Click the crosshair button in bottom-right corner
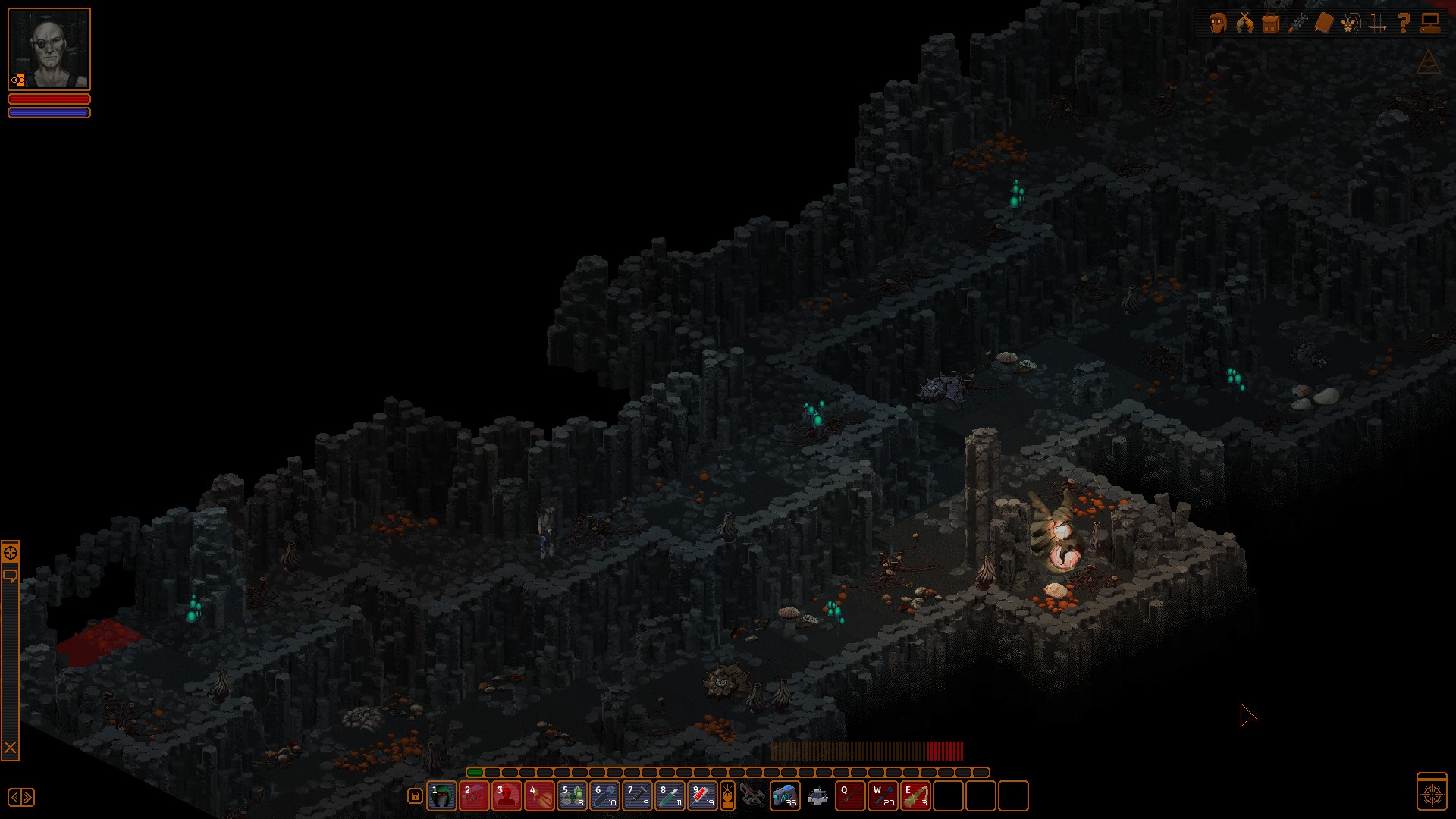The height and width of the screenshot is (819, 1456). 1432,794
